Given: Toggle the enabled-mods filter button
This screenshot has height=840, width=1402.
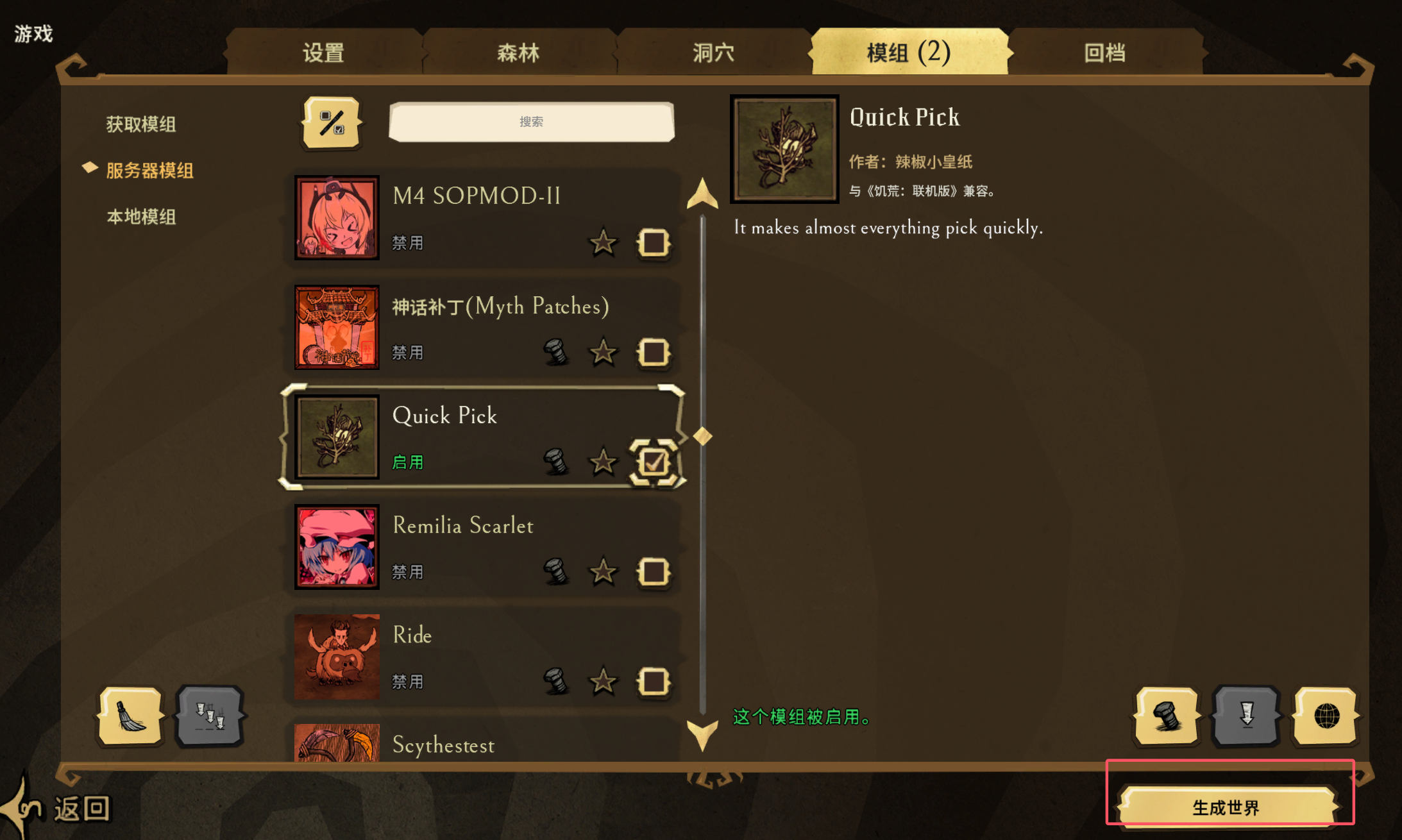Looking at the screenshot, I should click(x=332, y=122).
